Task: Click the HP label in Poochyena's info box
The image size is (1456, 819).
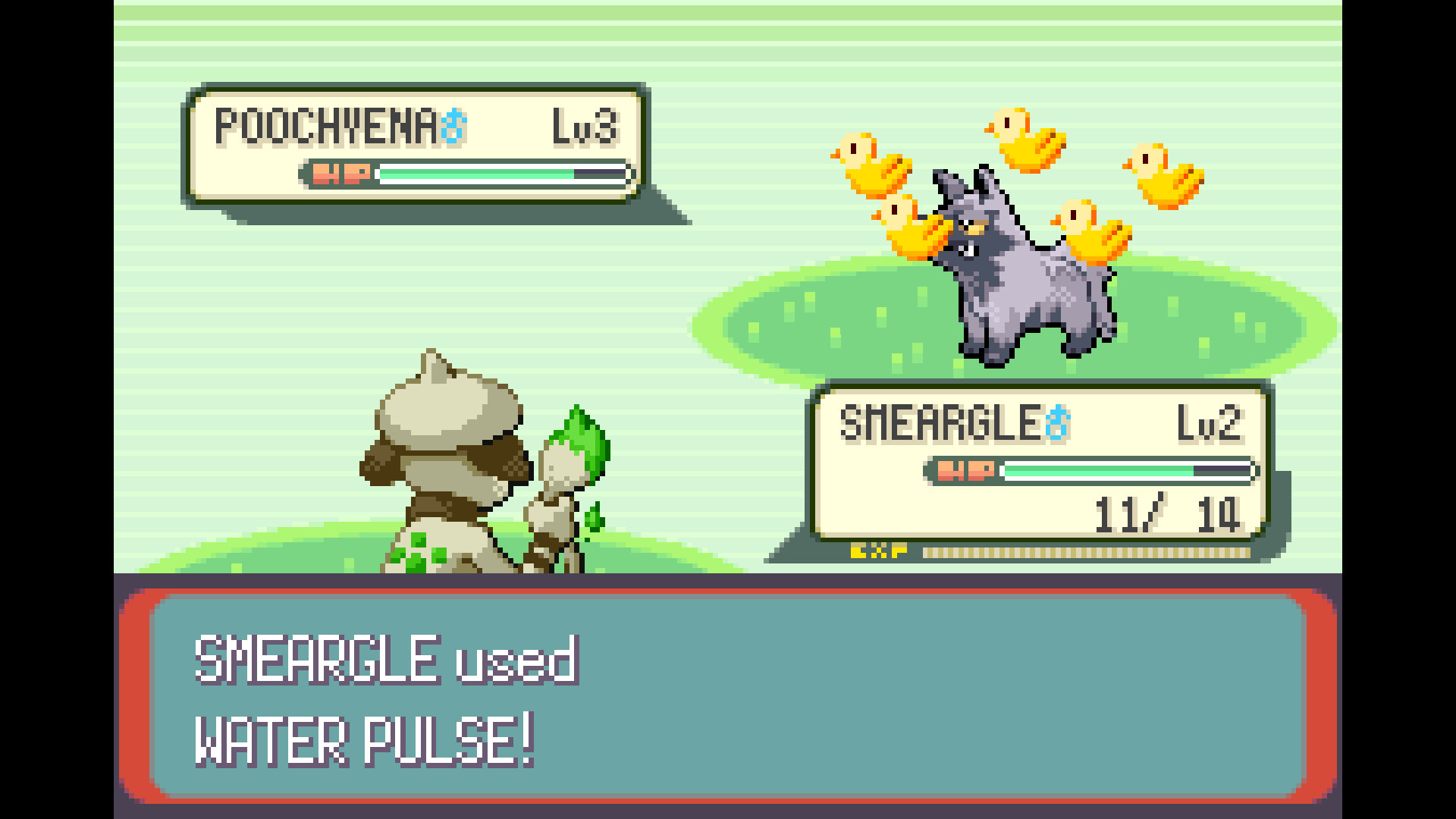Action: coord(339,175)
